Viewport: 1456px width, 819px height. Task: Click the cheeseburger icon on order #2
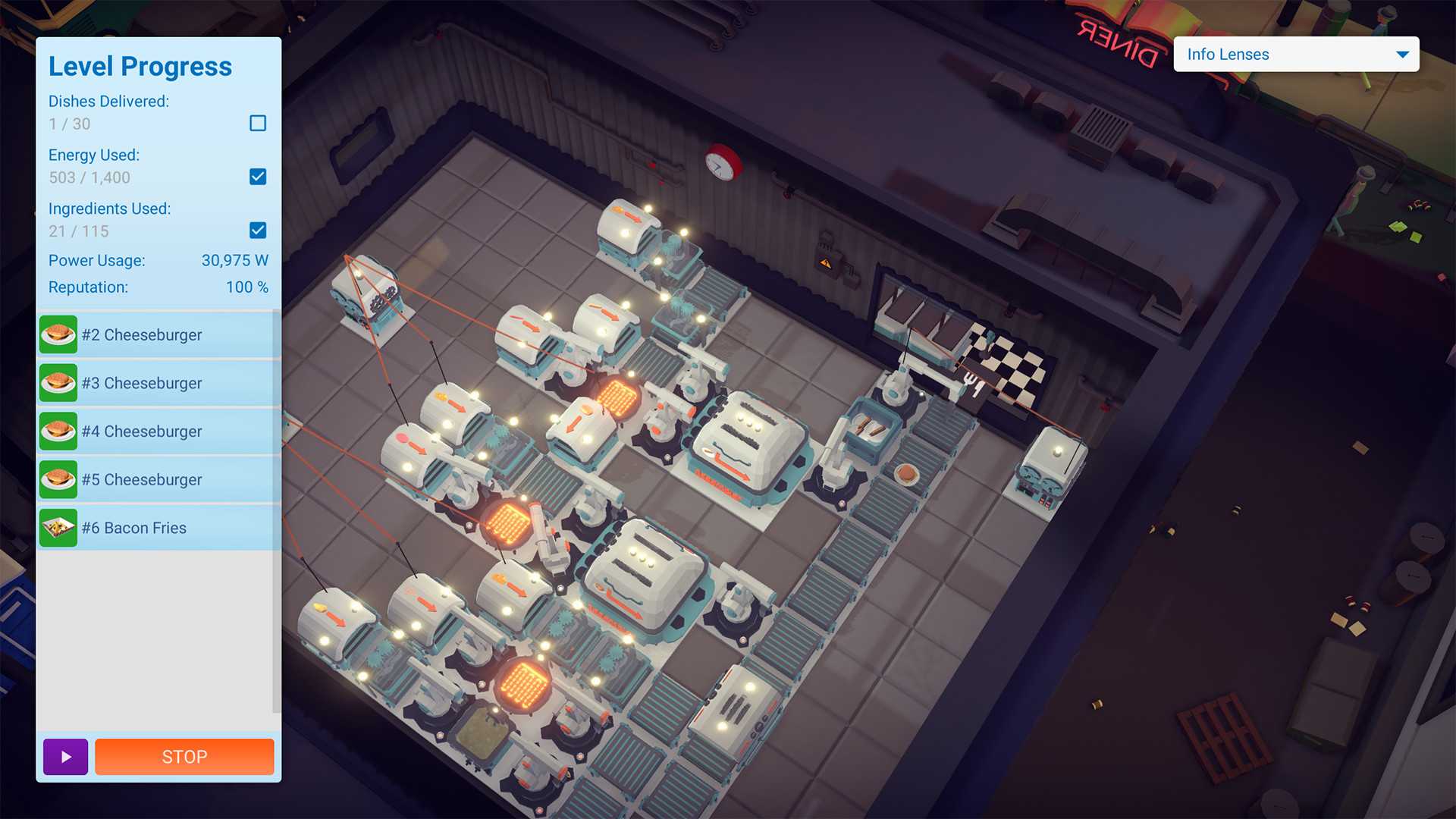click(58, 334)
